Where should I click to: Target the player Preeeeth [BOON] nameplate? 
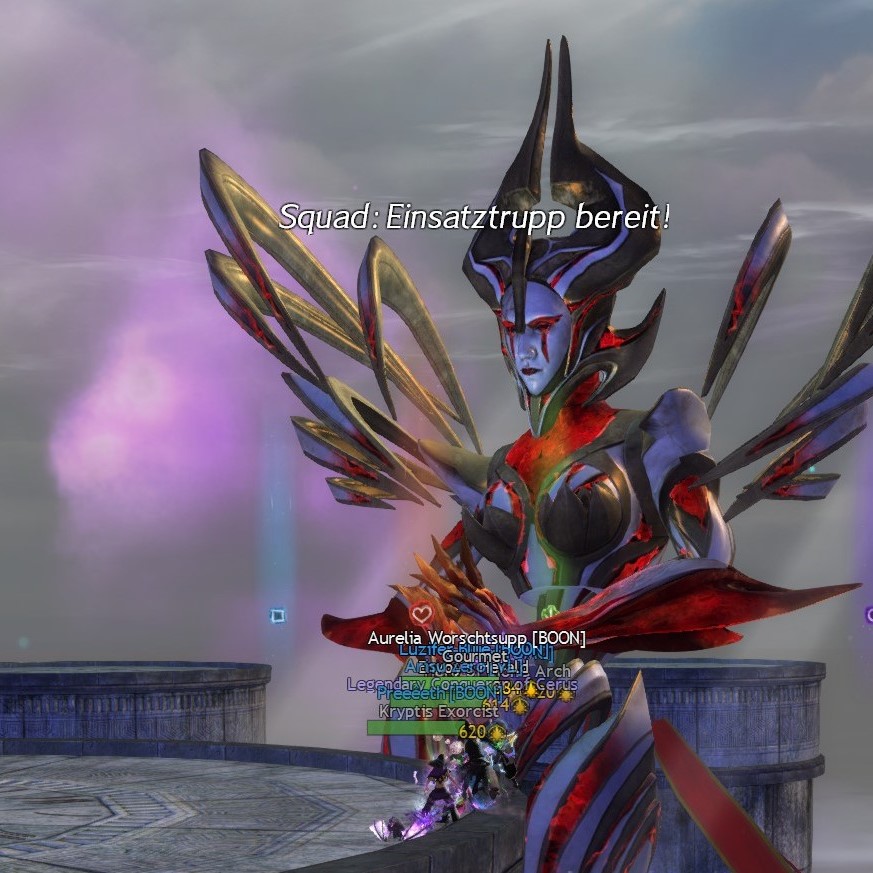click(437, 693)
